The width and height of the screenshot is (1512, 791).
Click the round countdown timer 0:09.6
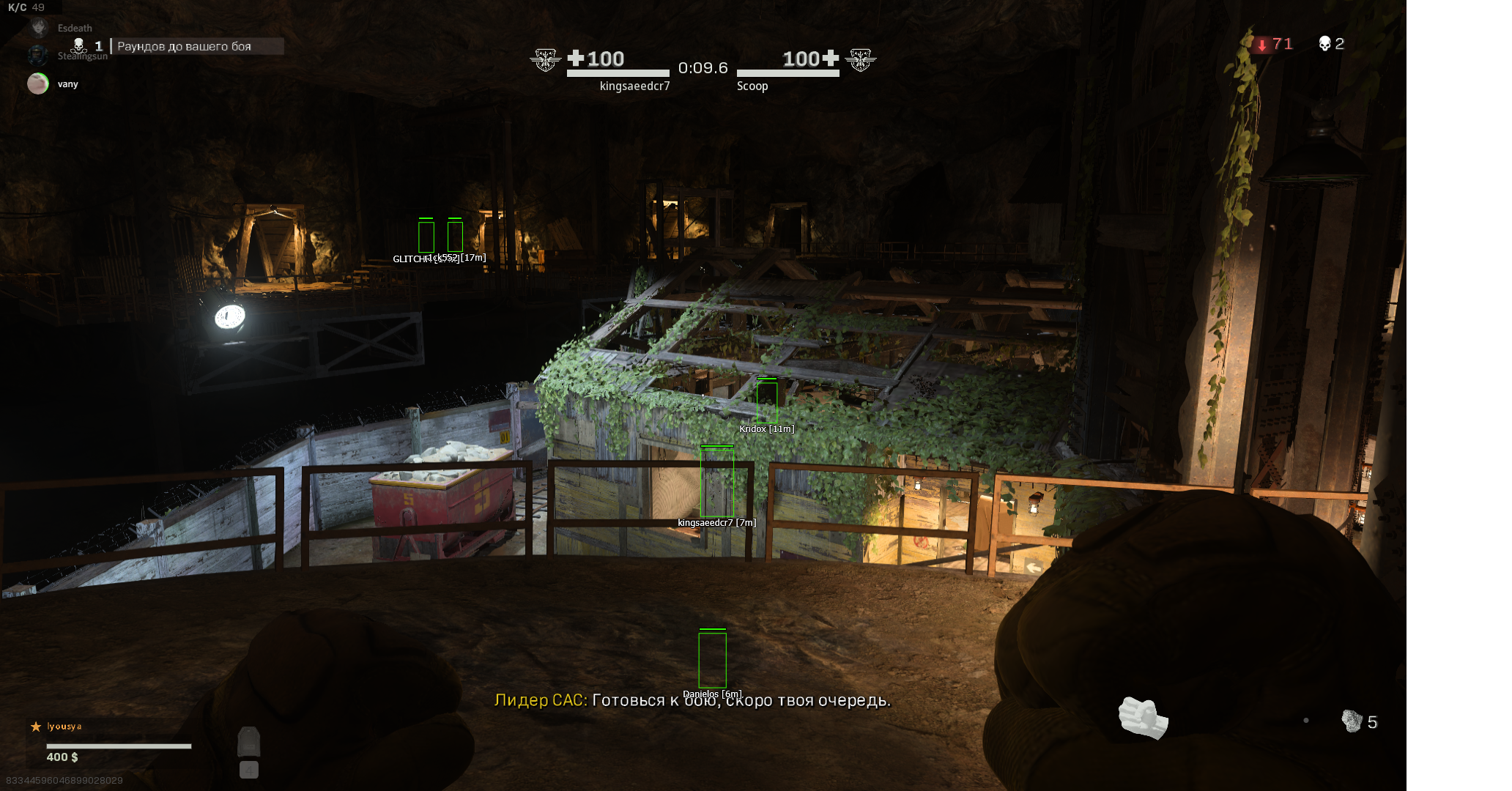coord(704,68)
